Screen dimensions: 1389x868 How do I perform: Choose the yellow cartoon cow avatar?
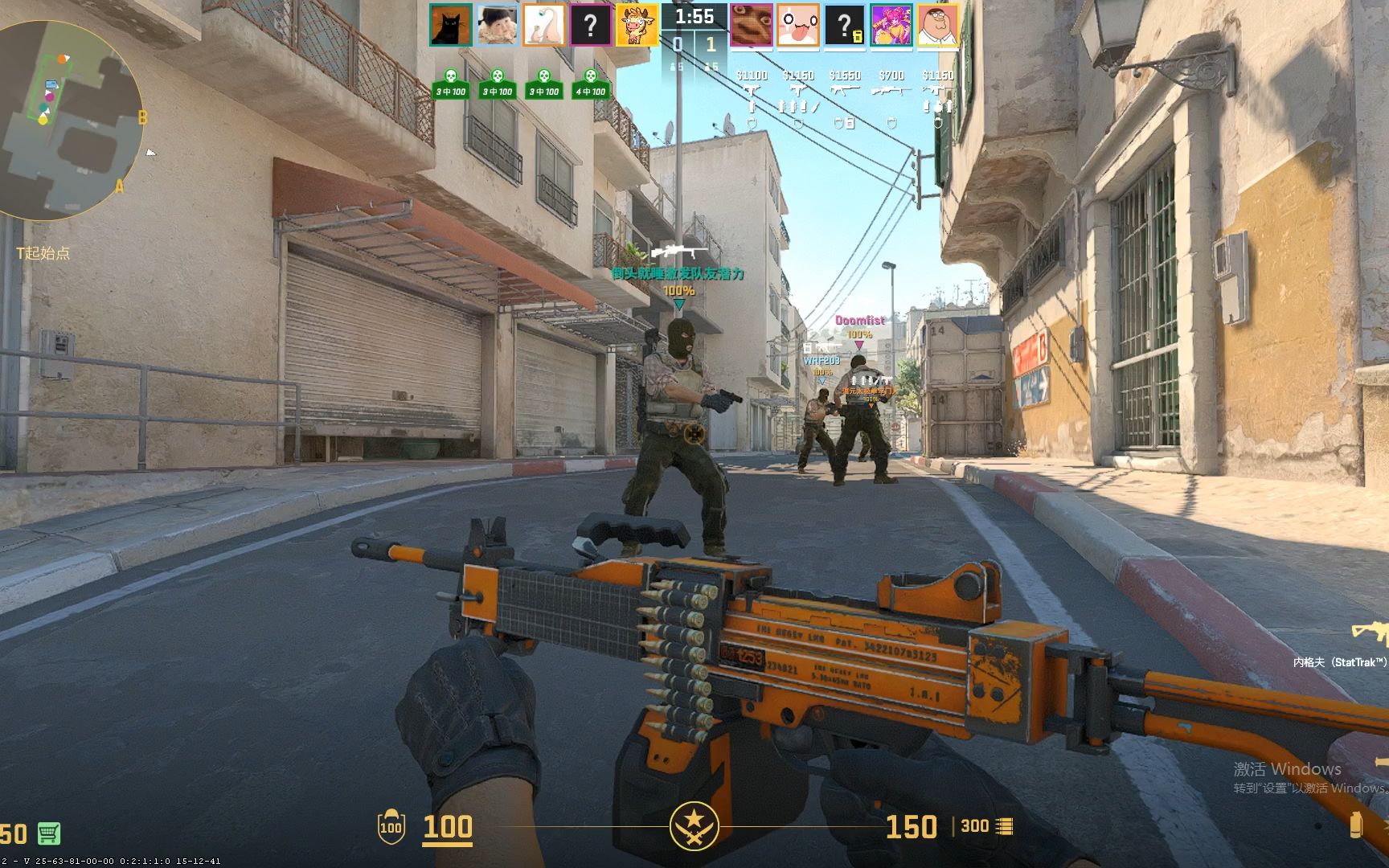pyautogui.click(x=637, y=25)
